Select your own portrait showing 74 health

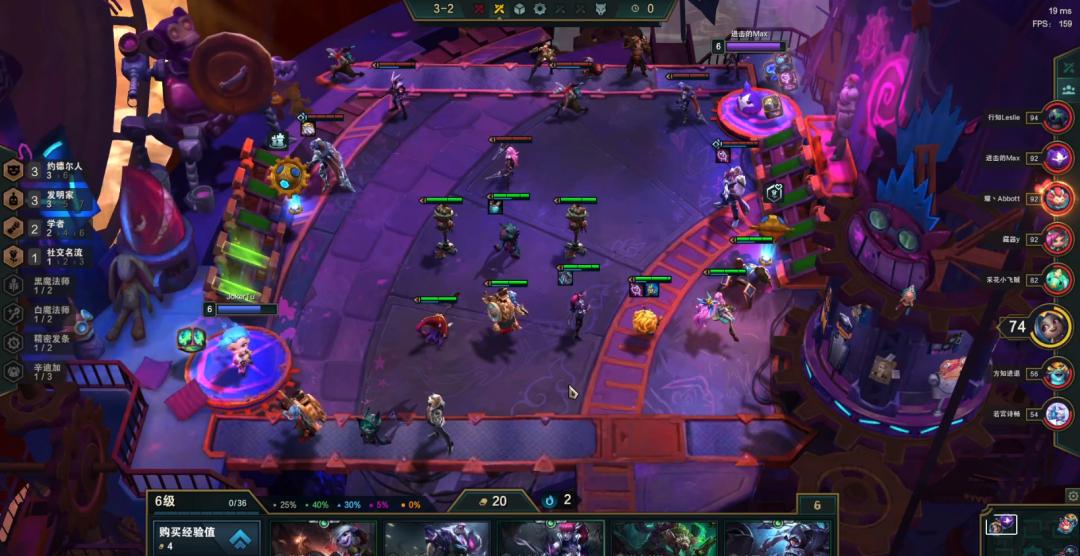click(x=1050, y=326)
